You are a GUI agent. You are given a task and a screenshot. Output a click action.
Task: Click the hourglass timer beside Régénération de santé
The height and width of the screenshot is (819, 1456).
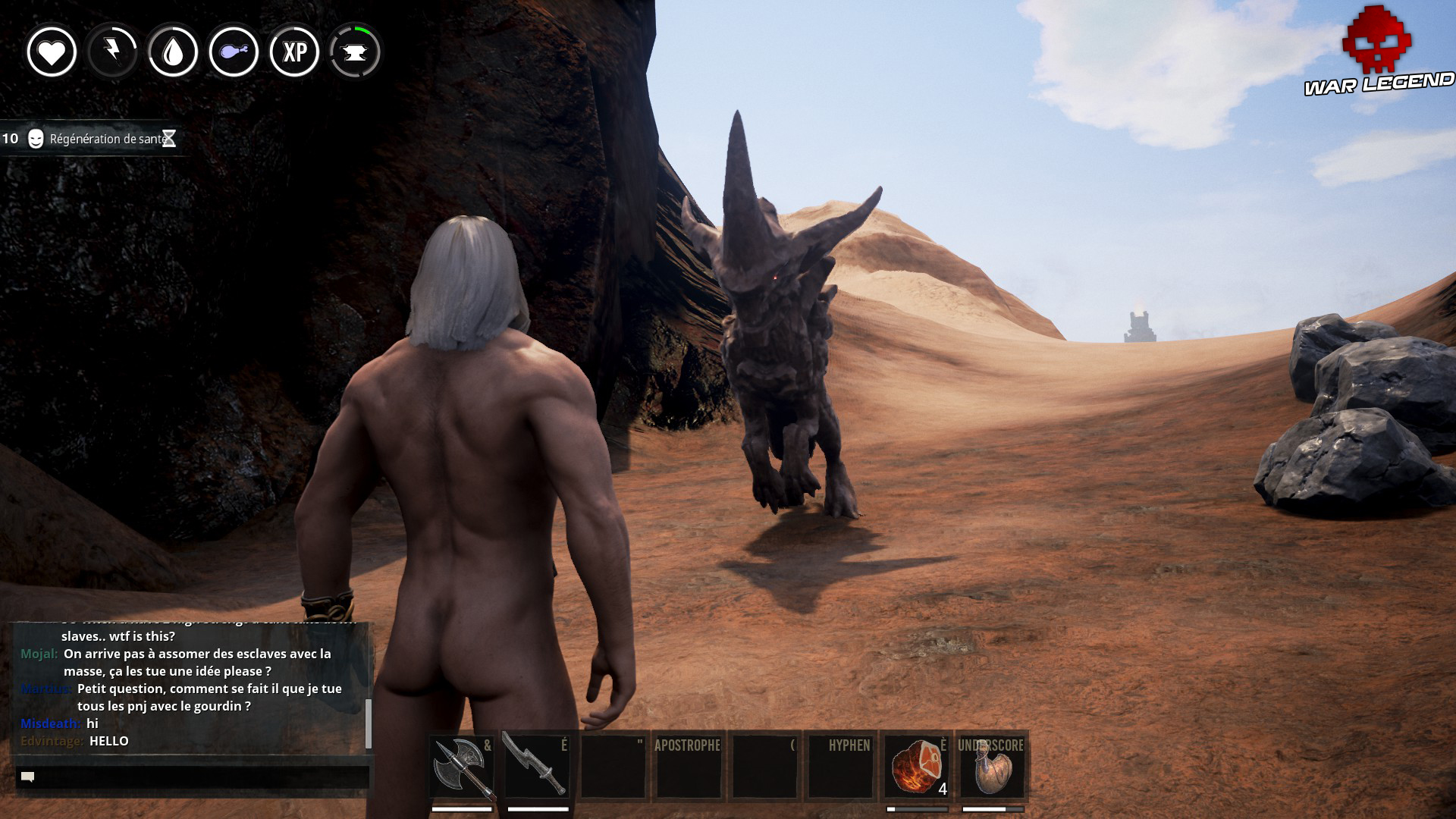click(170, 140)
